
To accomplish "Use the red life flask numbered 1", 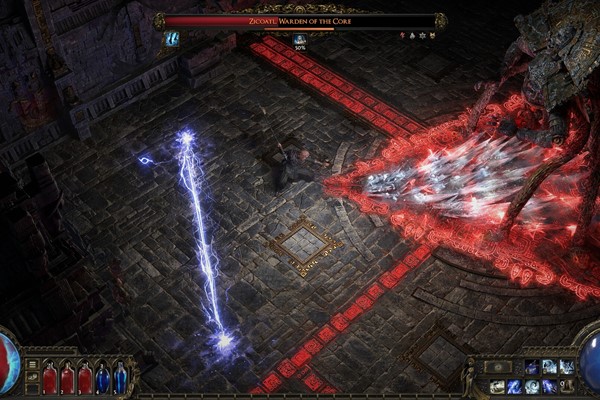I will point(49,379).
